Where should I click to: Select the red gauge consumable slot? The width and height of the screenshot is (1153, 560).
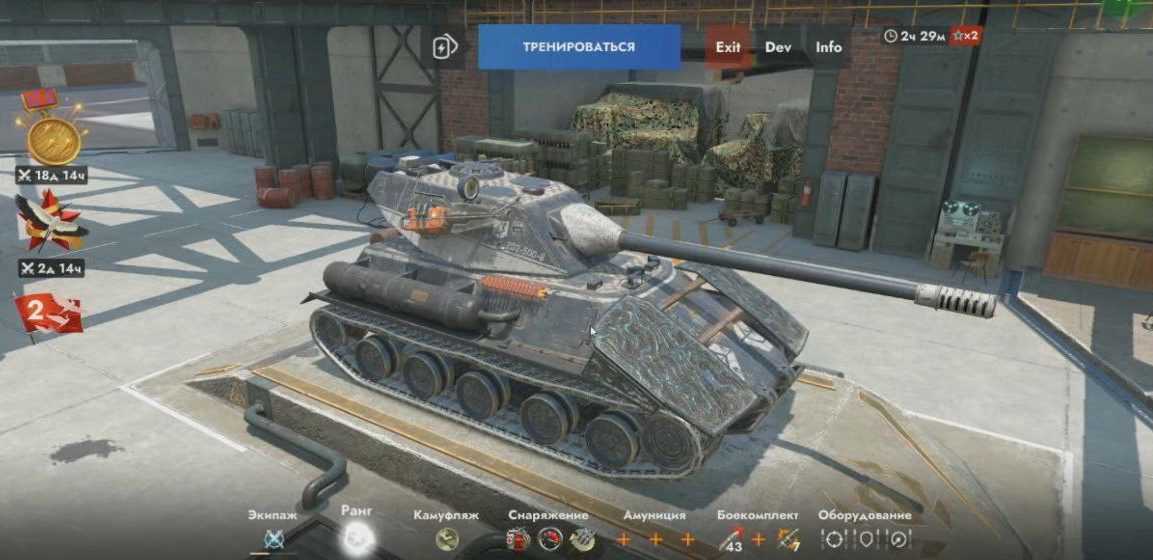549,540
